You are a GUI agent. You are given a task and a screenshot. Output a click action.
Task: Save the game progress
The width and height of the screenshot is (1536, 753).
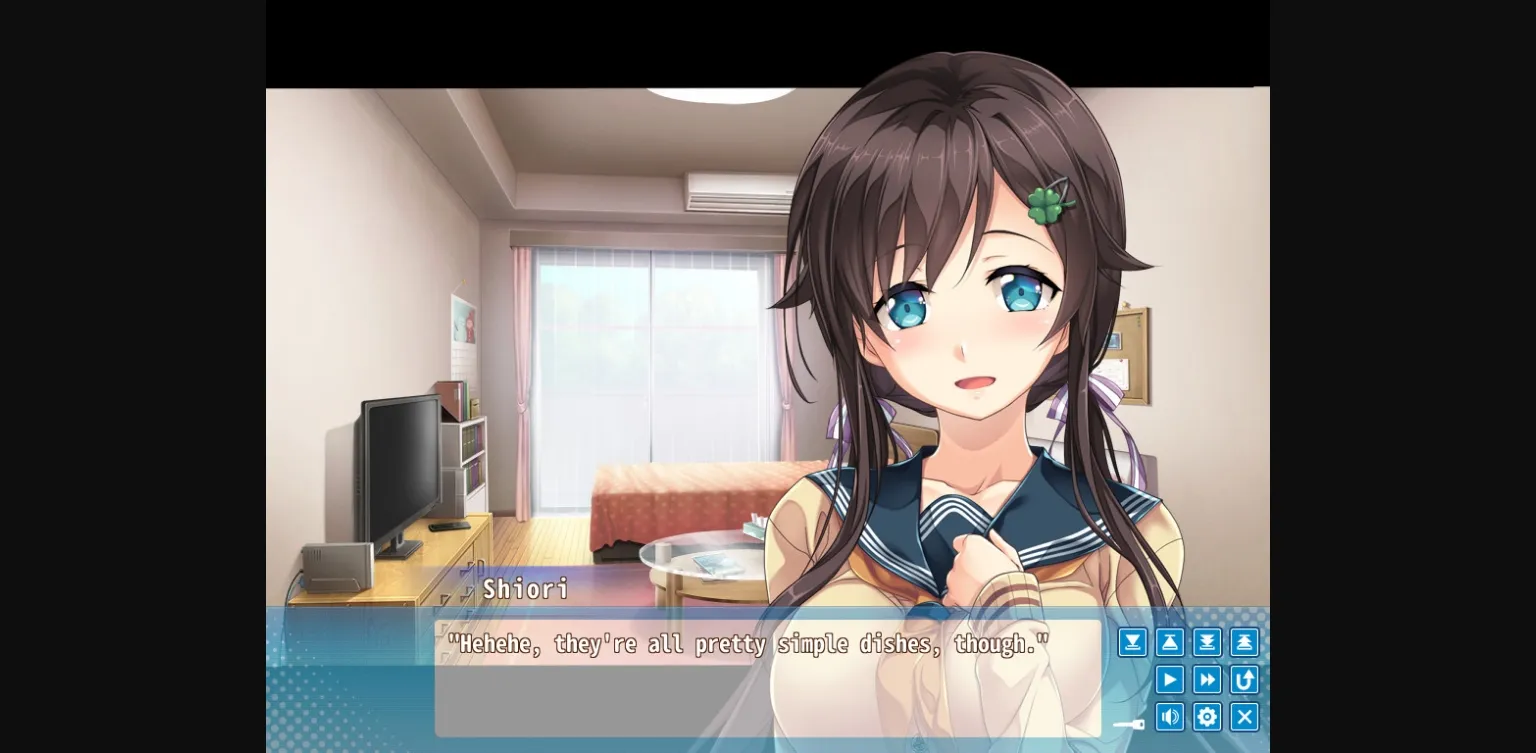[x=1132, y=642]
